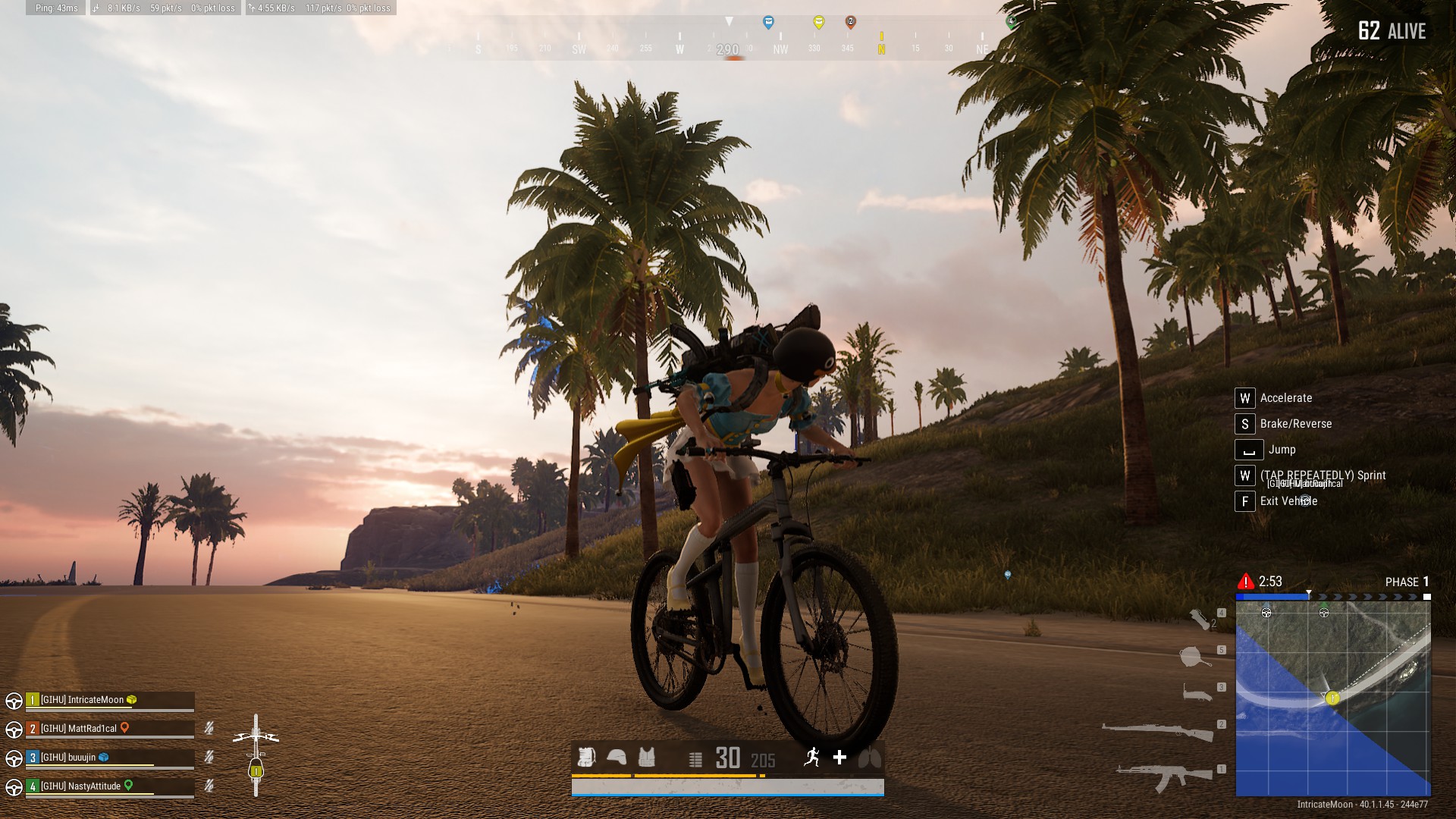Click the yellow player marker on the minimap
Screen dimensions: 1456x819
(x=1332, y=698)
